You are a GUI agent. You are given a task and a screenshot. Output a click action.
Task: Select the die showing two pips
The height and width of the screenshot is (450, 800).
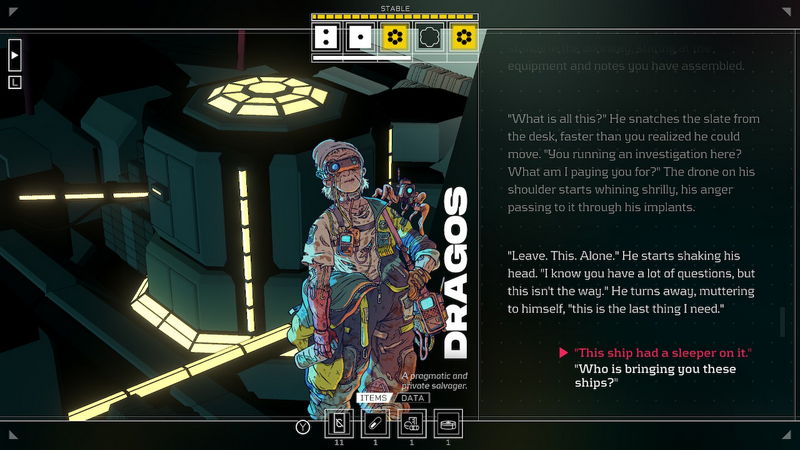pyautogui.click(x=325, y=38)
